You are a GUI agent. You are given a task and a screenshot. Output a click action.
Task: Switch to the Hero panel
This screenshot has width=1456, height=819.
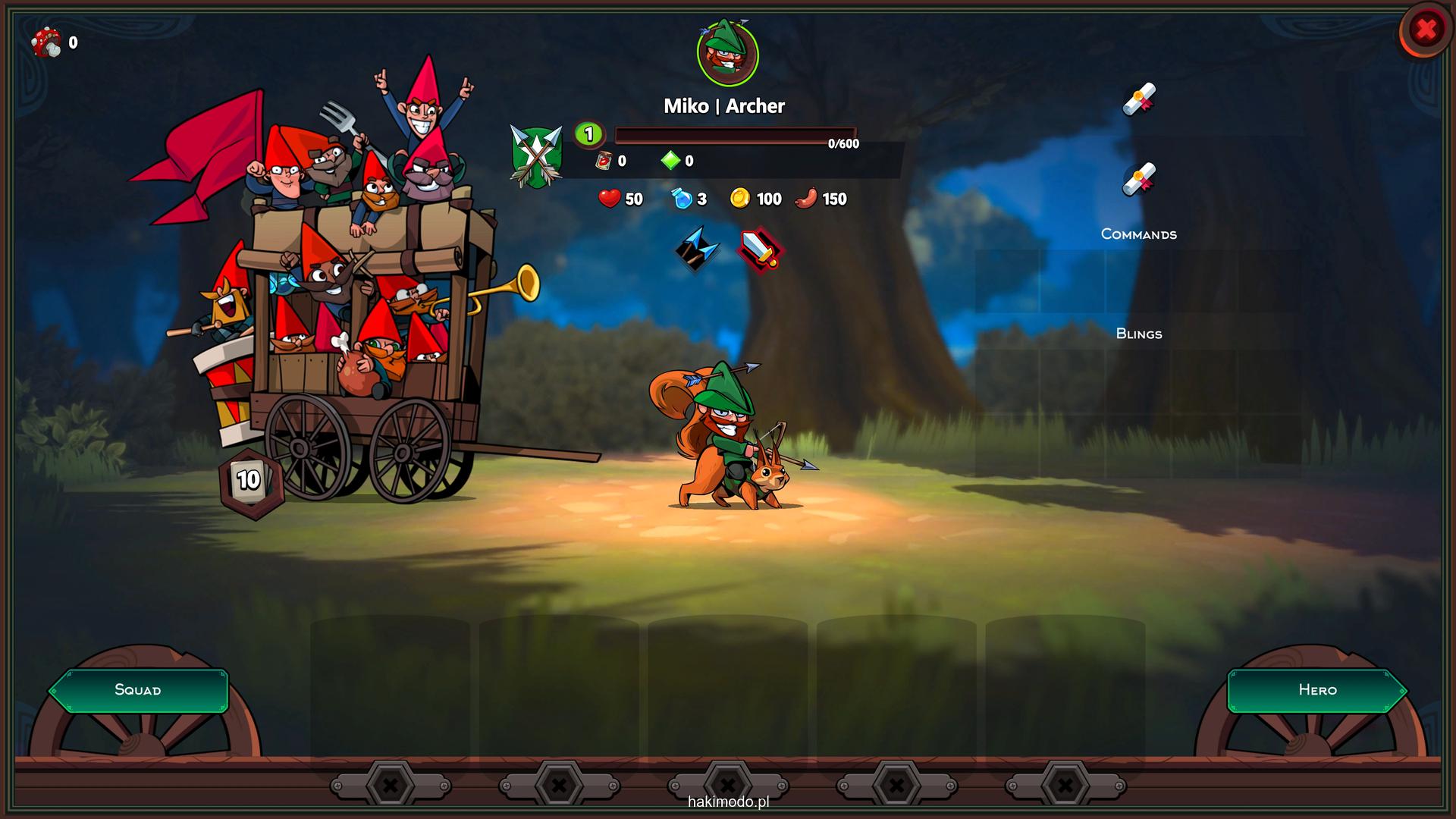(x=1317, y=690)
